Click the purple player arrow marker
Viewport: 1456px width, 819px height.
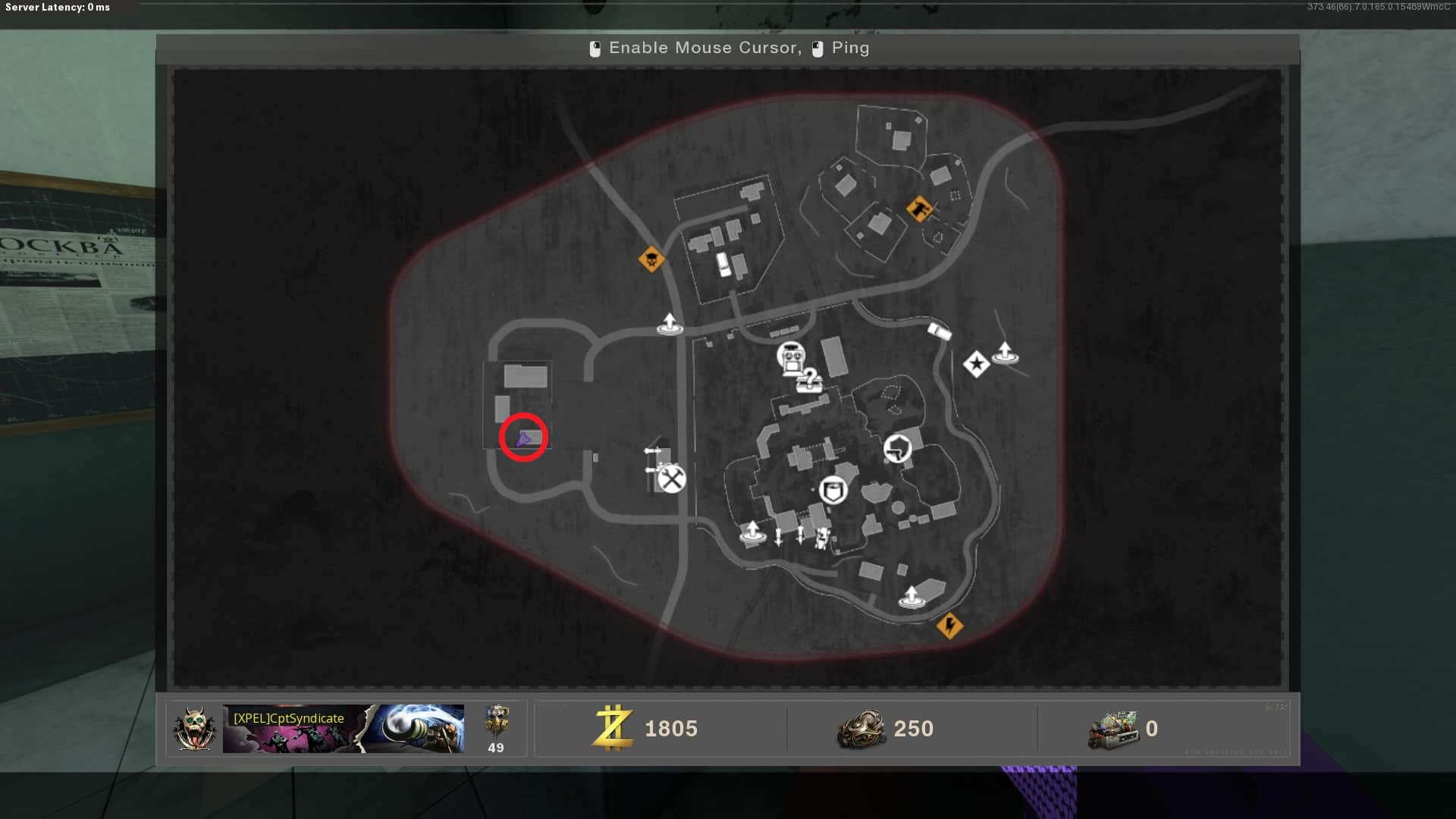(x=522, y=438)
